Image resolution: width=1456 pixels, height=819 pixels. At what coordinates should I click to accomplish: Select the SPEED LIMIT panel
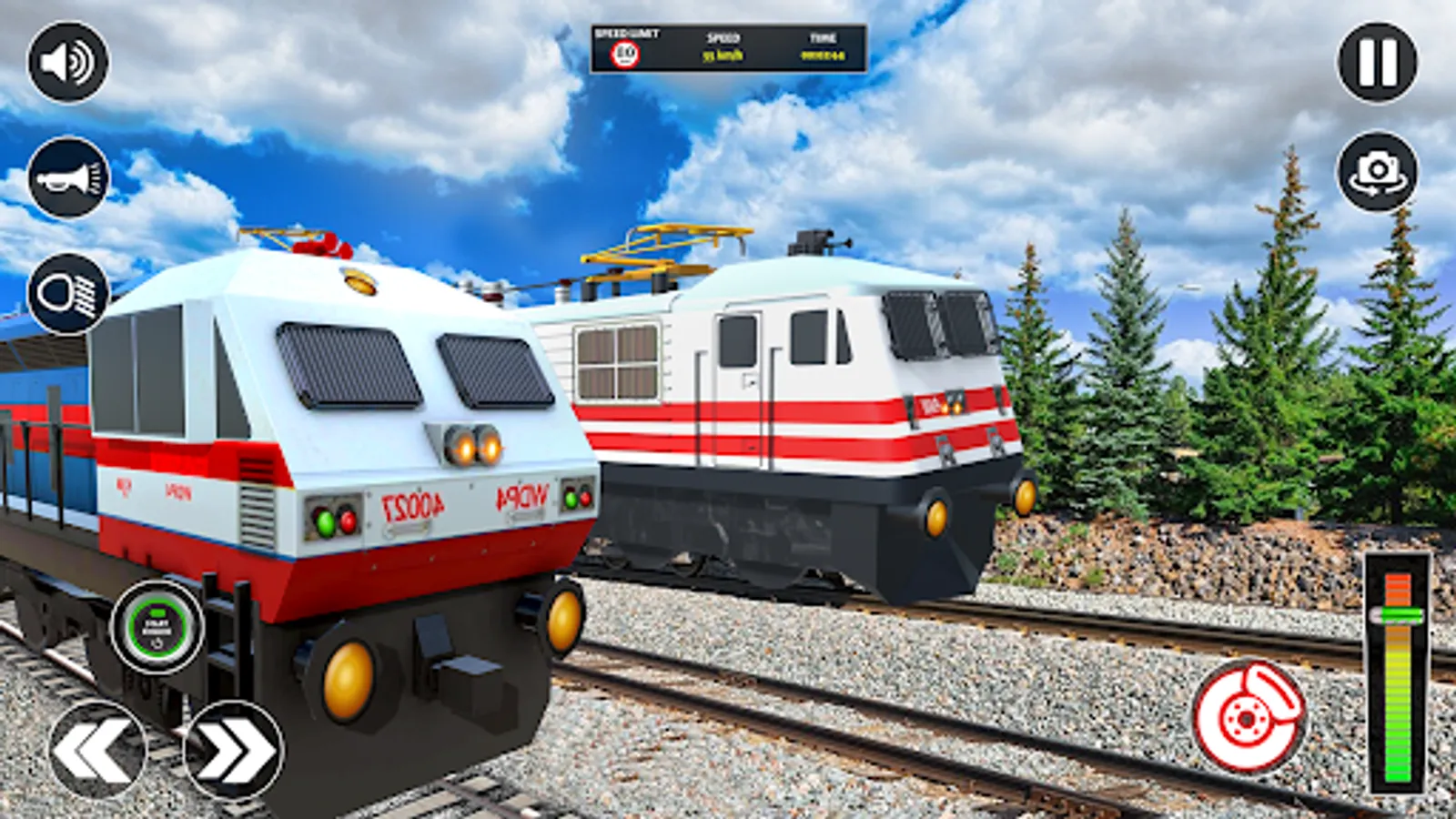coord(628,45)
